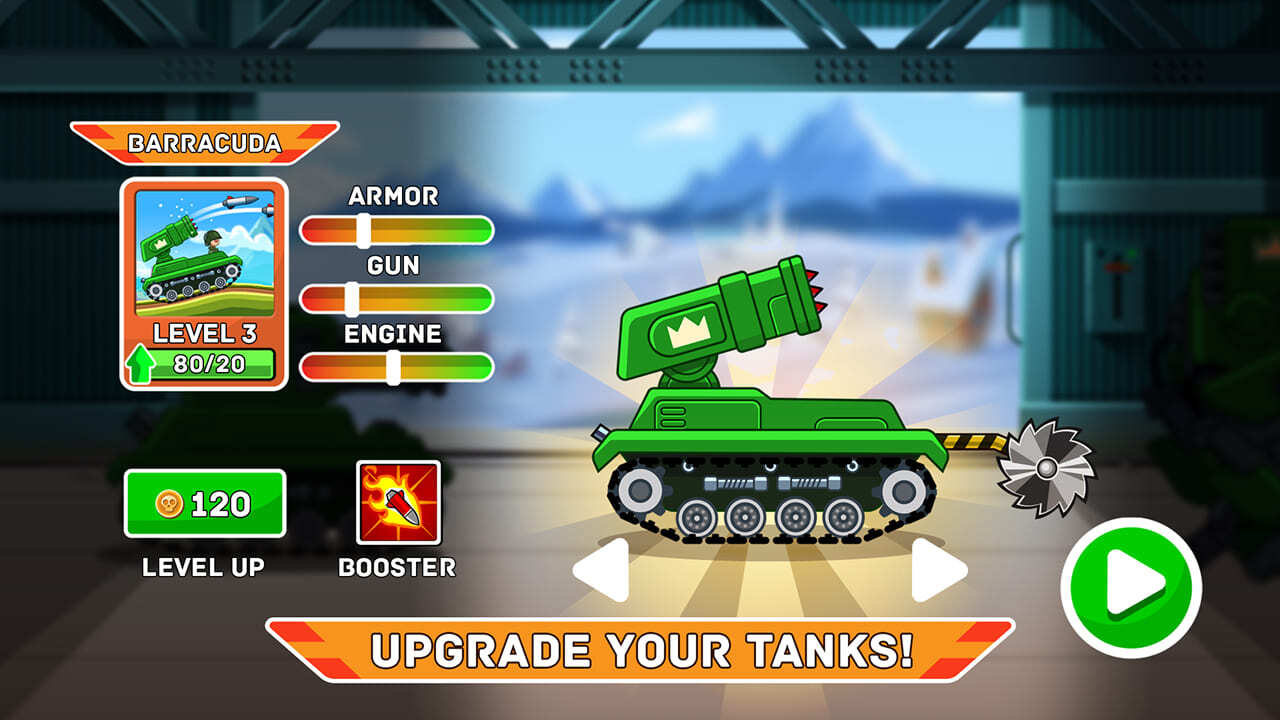Click the Booster text label

click(x=393, y=570)
